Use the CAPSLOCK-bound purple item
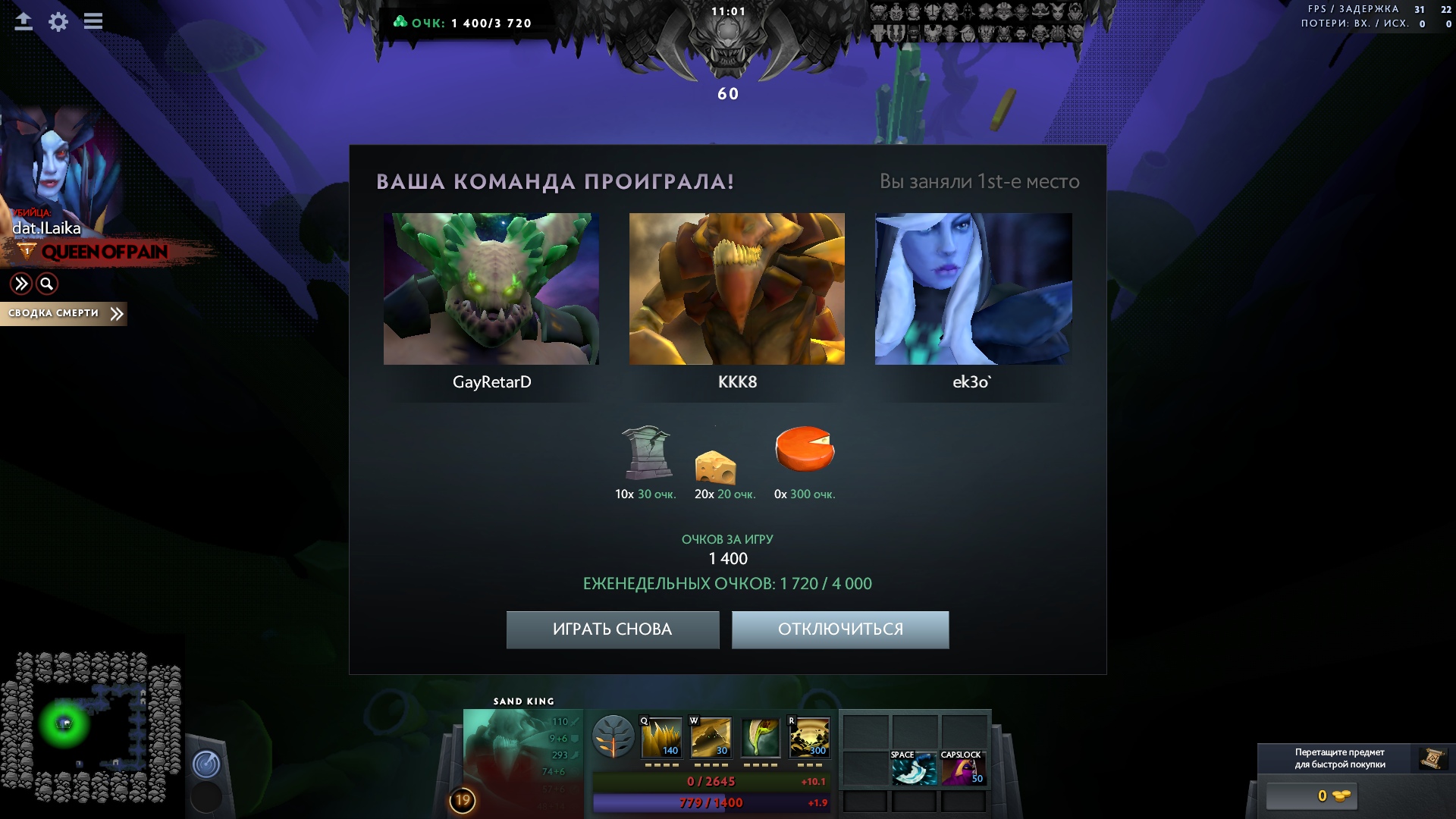1456x819 pixels. click(962, 768)
